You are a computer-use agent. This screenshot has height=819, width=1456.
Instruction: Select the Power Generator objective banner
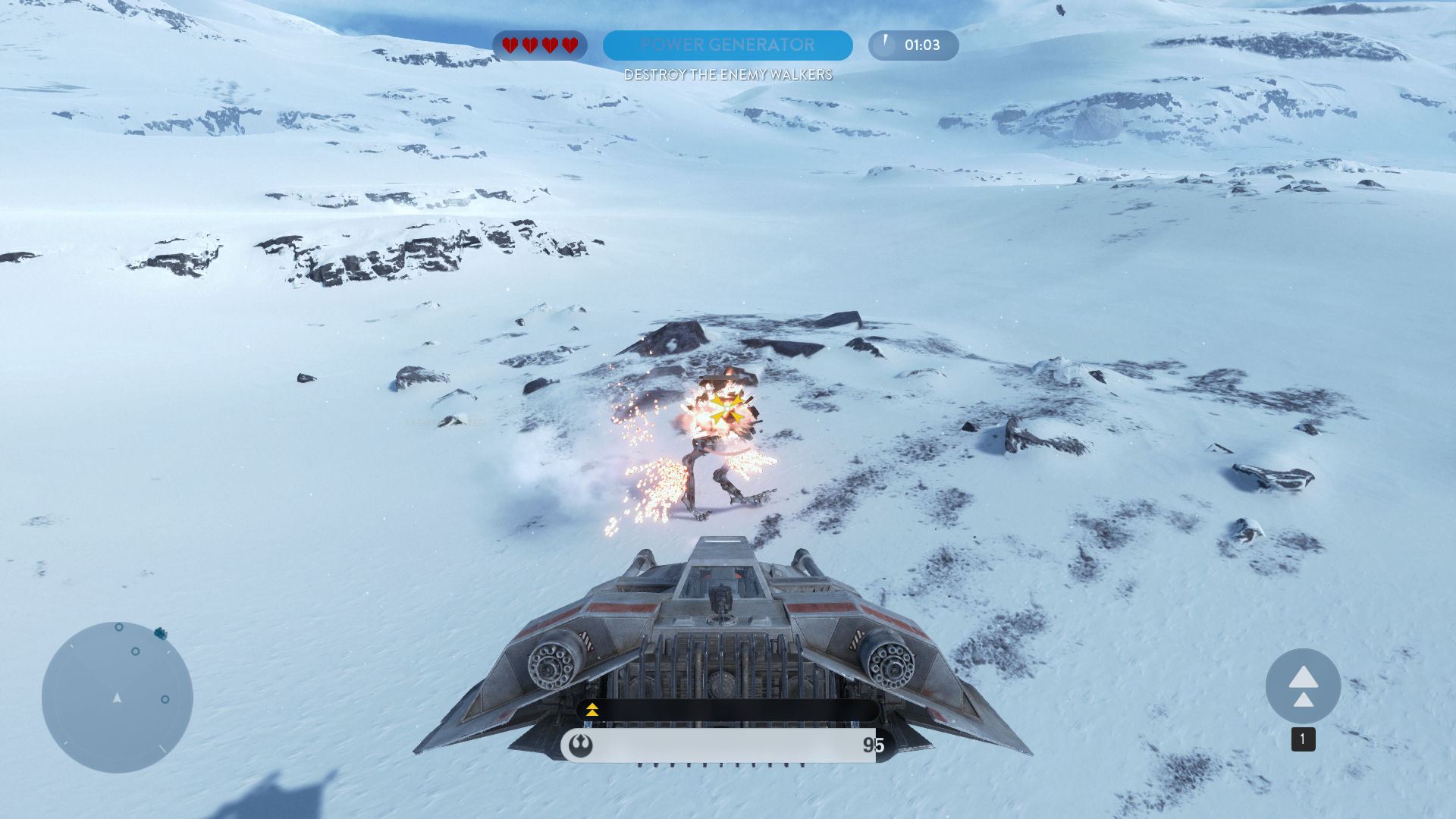tap(727, 45)
